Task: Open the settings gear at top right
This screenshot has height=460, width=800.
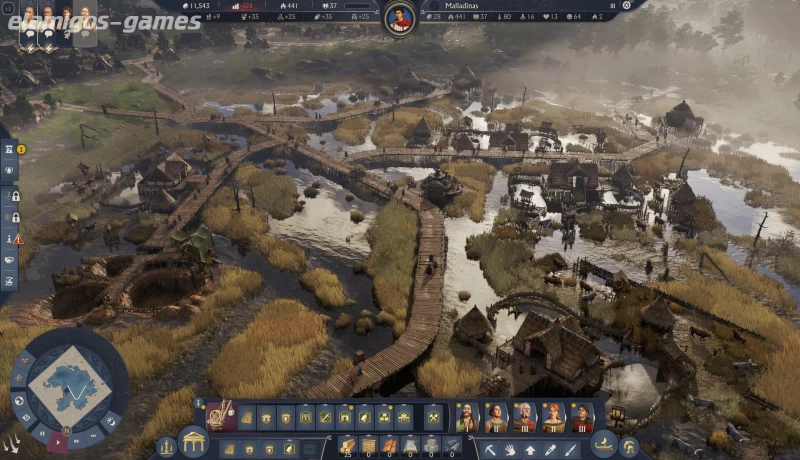Action: click(626, 5)
